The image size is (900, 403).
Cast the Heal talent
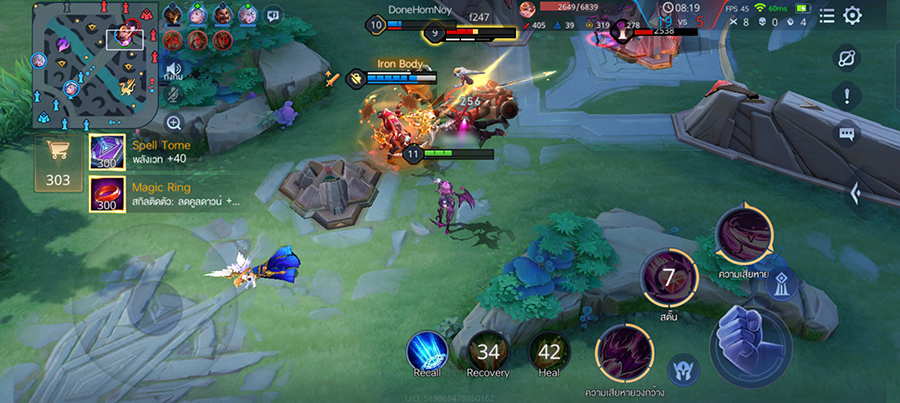click(x=549, y=351)
